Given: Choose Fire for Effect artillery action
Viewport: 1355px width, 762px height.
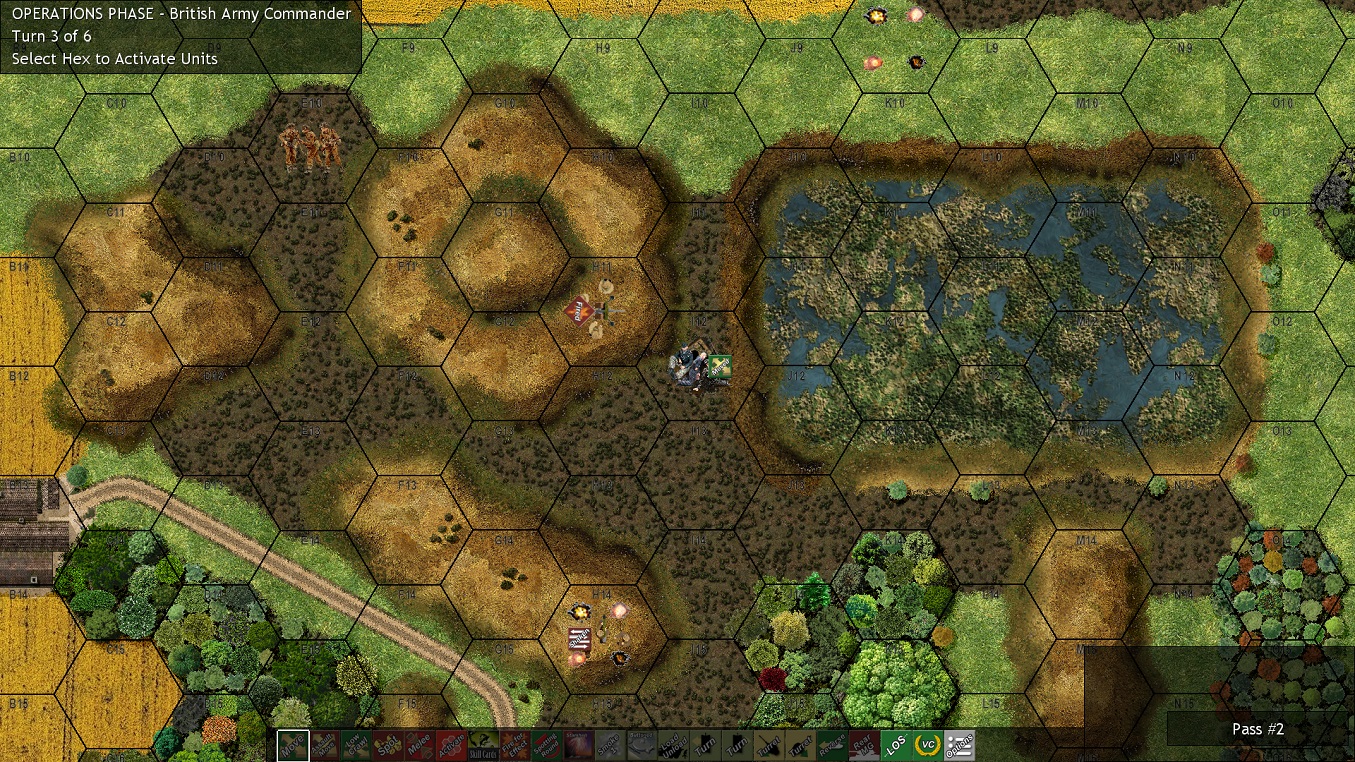Looking at the screenshot, I should [515, 746].
